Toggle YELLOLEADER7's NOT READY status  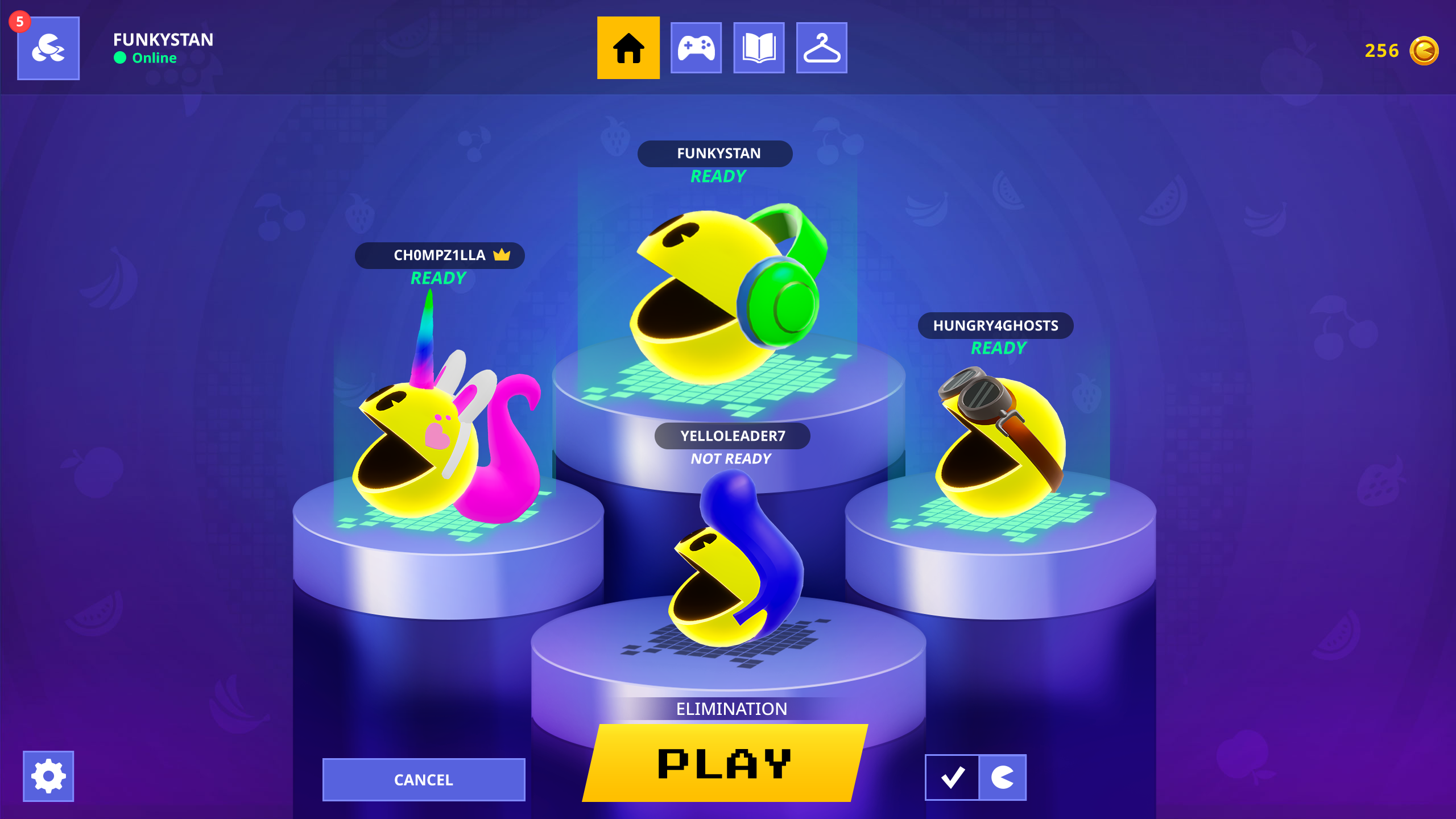point(731,458)
